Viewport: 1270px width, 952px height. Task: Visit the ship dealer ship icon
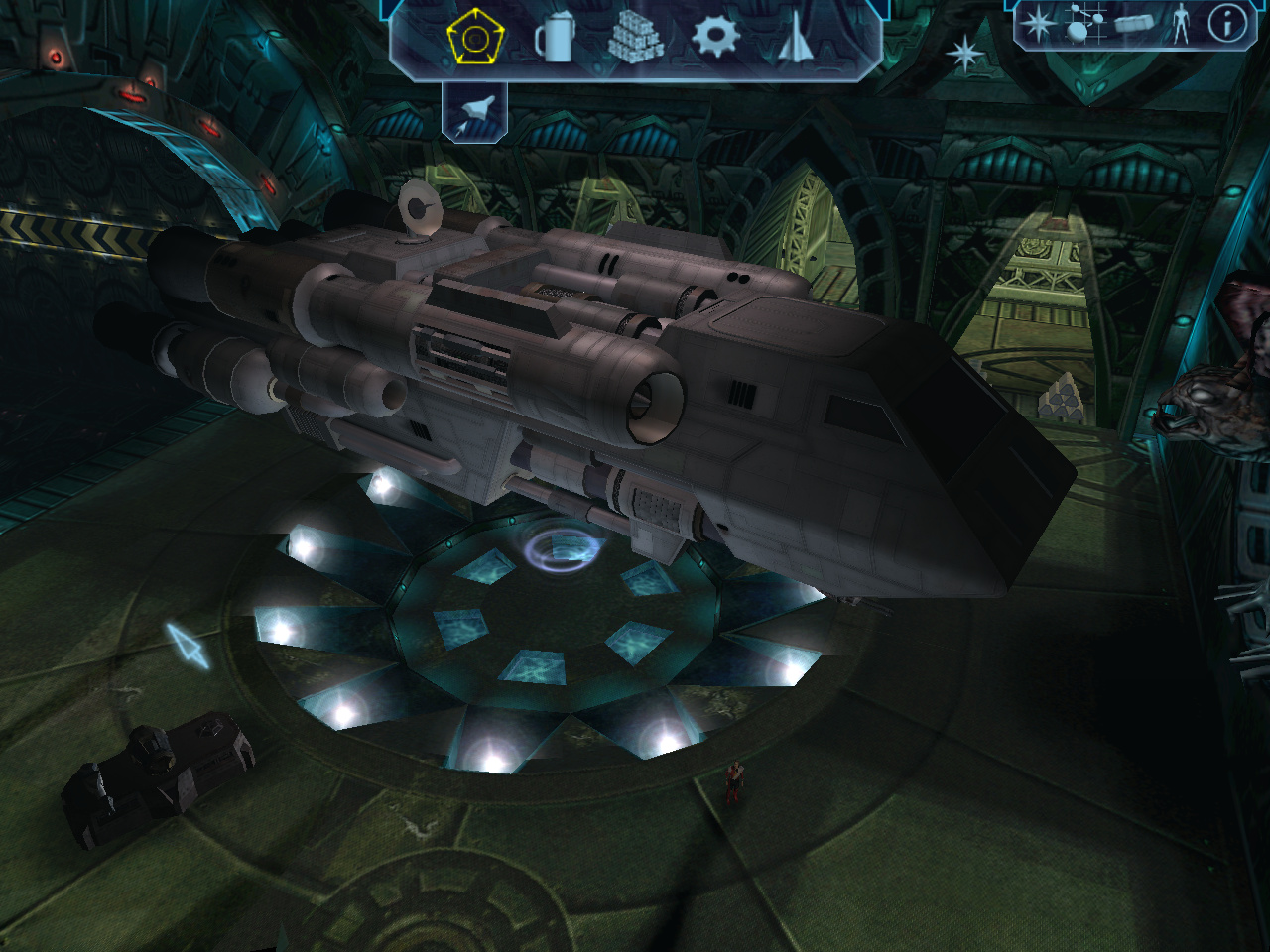(x=796, y=40)
